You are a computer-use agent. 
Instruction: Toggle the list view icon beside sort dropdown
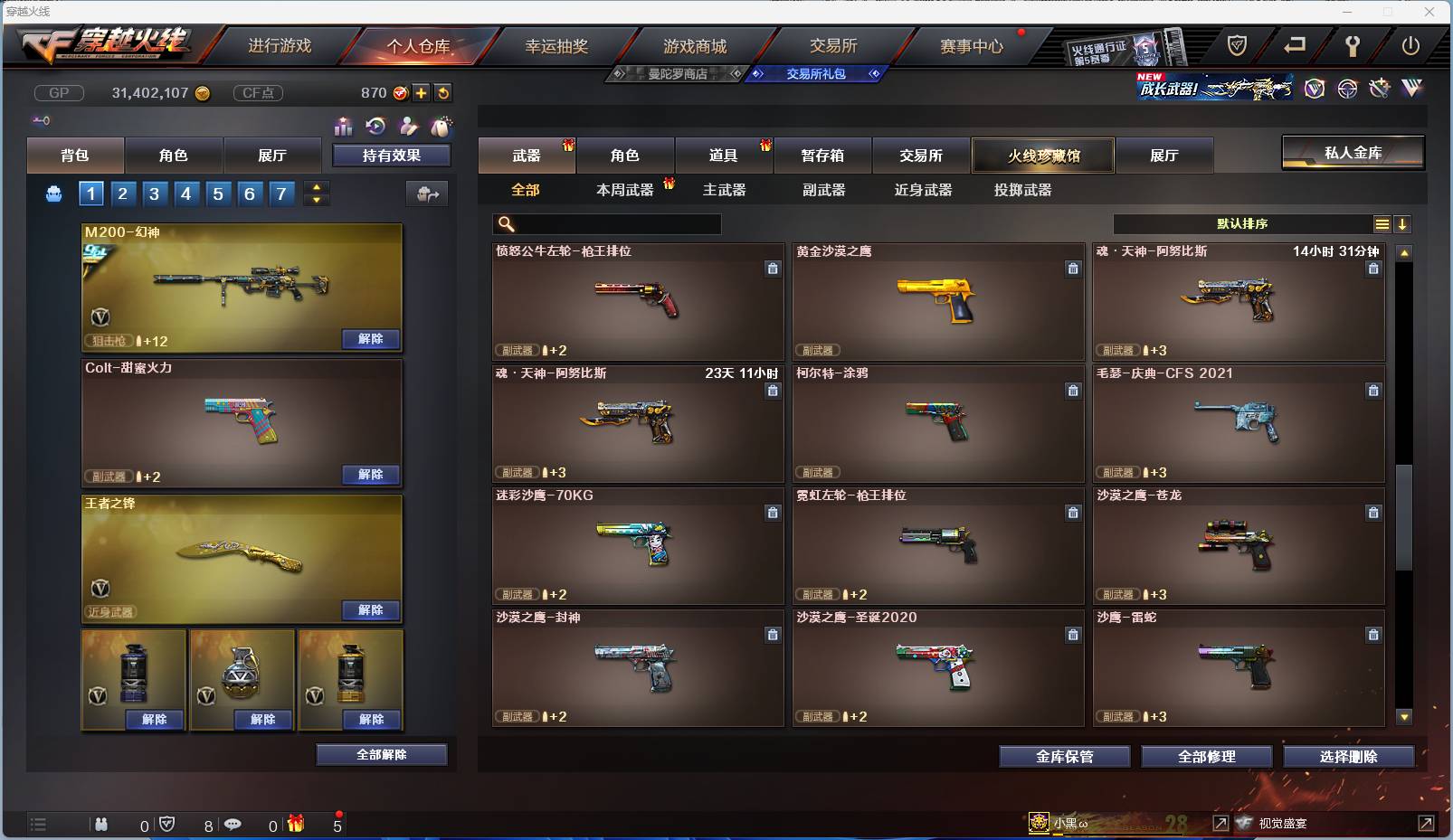(1383, 223)
